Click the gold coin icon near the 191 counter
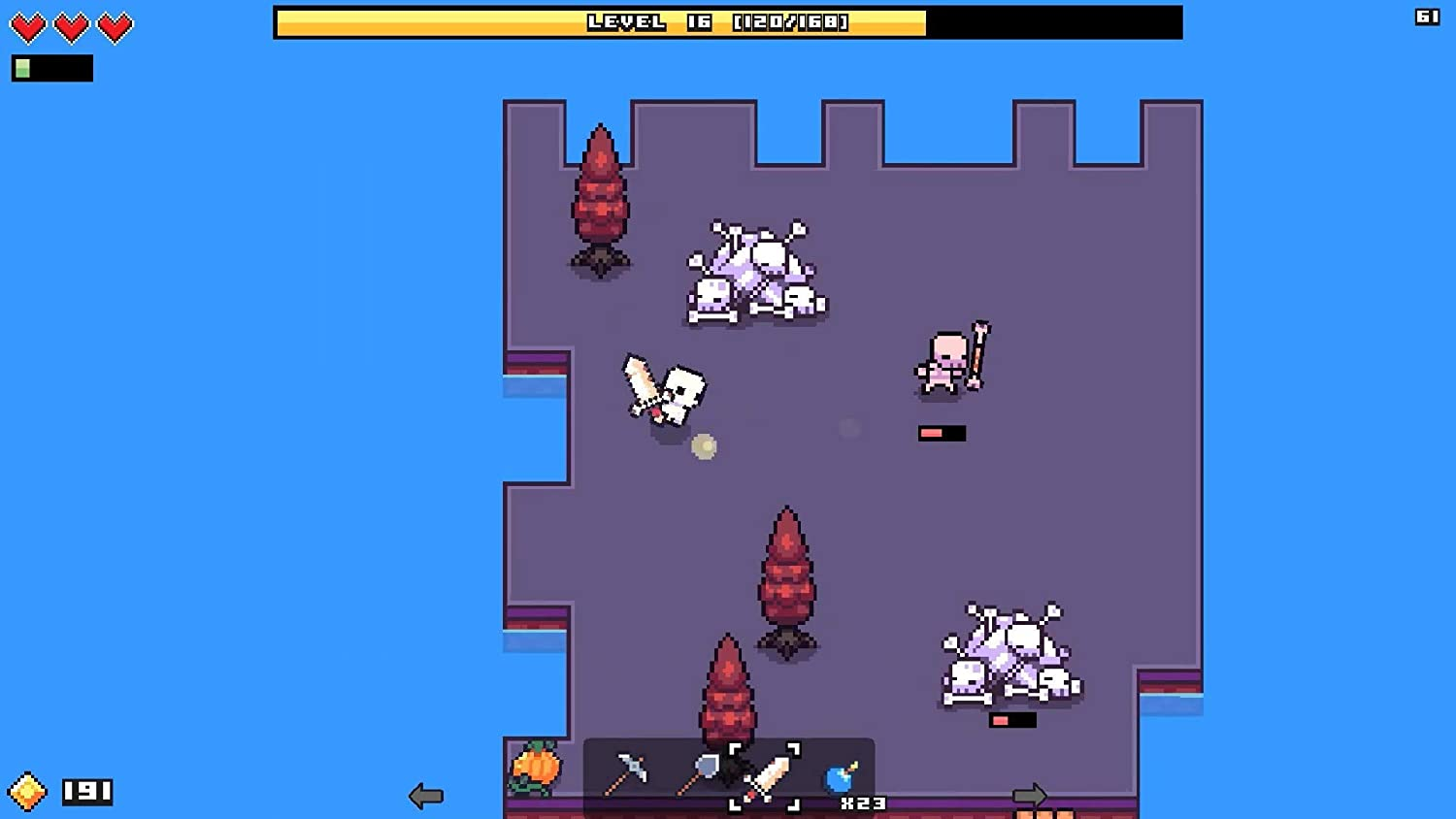This screenshot has height=819, width=1456. pyautogui.click(x=26, y=792)
